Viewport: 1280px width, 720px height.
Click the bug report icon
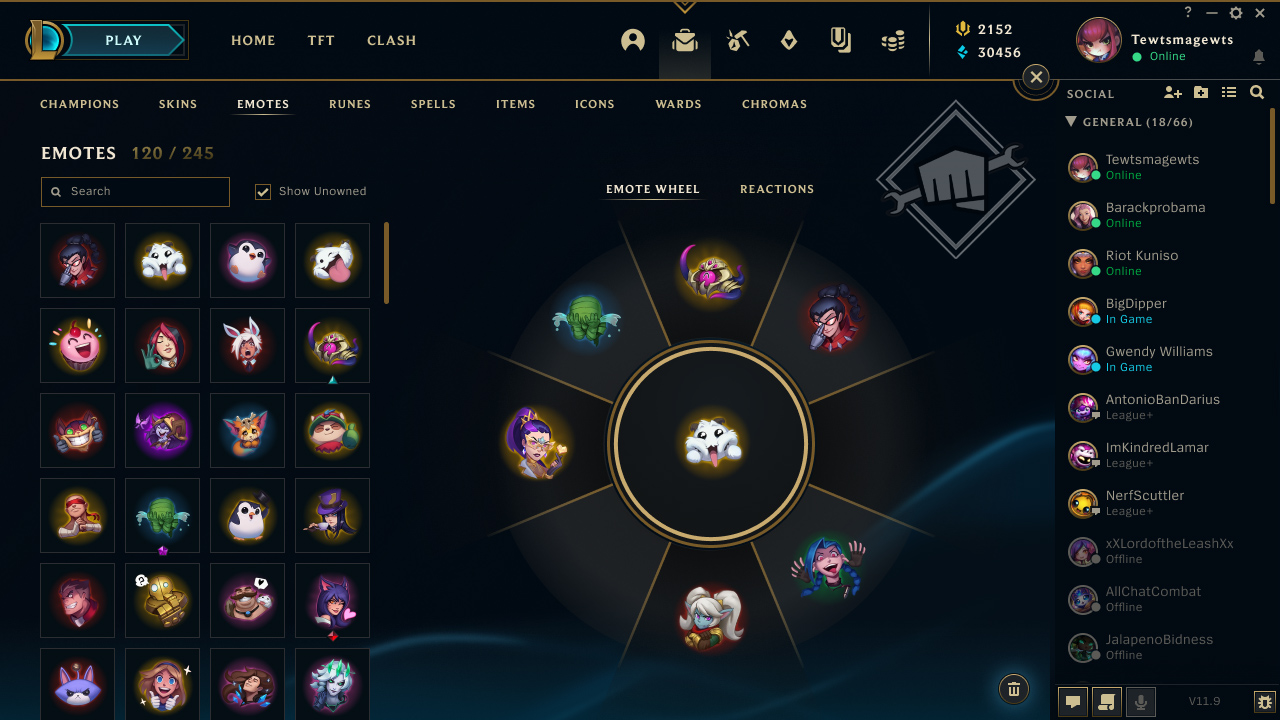click(x=1262, y=702)
